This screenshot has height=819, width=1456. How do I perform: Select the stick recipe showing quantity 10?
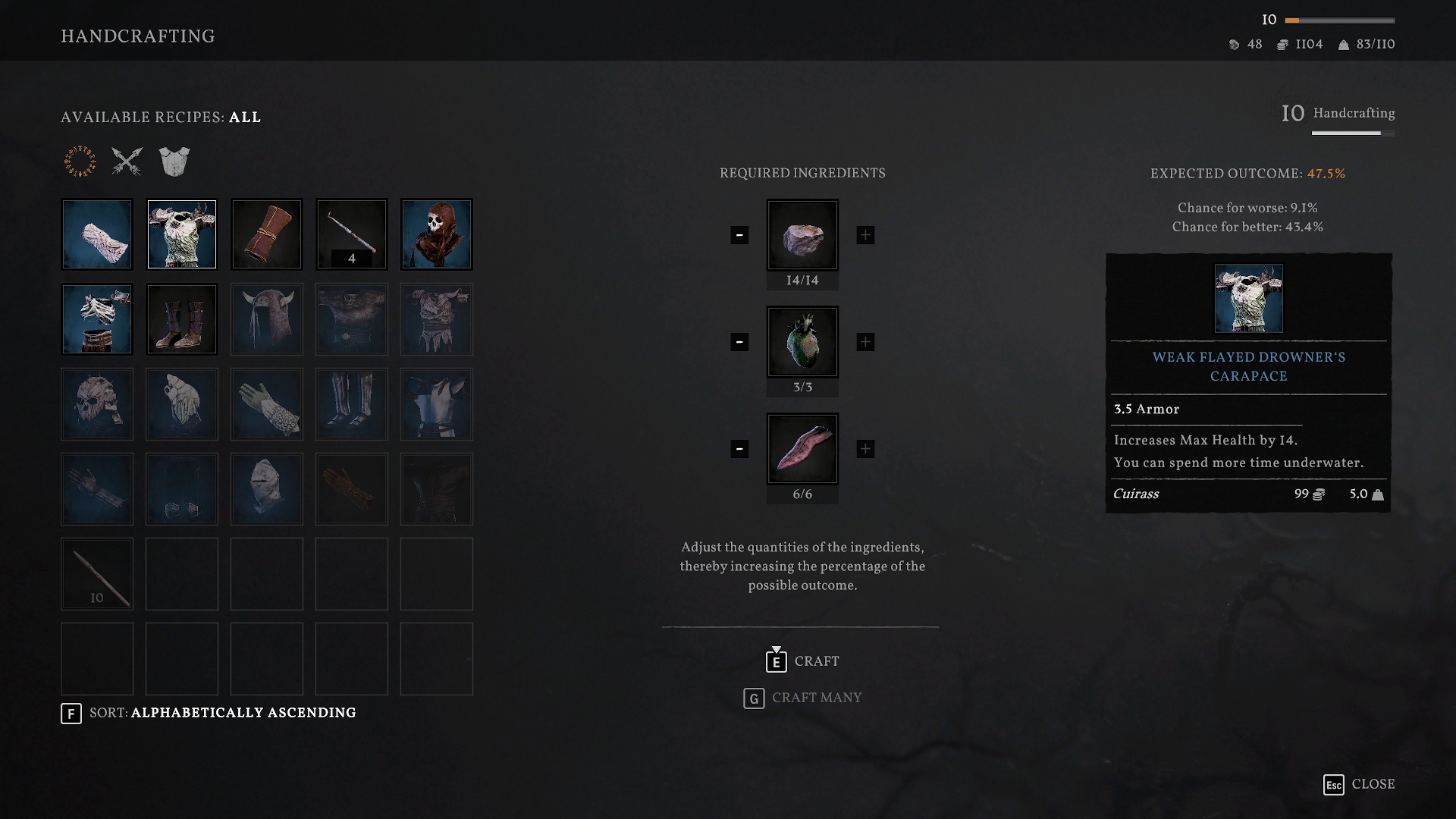[96, 573]
